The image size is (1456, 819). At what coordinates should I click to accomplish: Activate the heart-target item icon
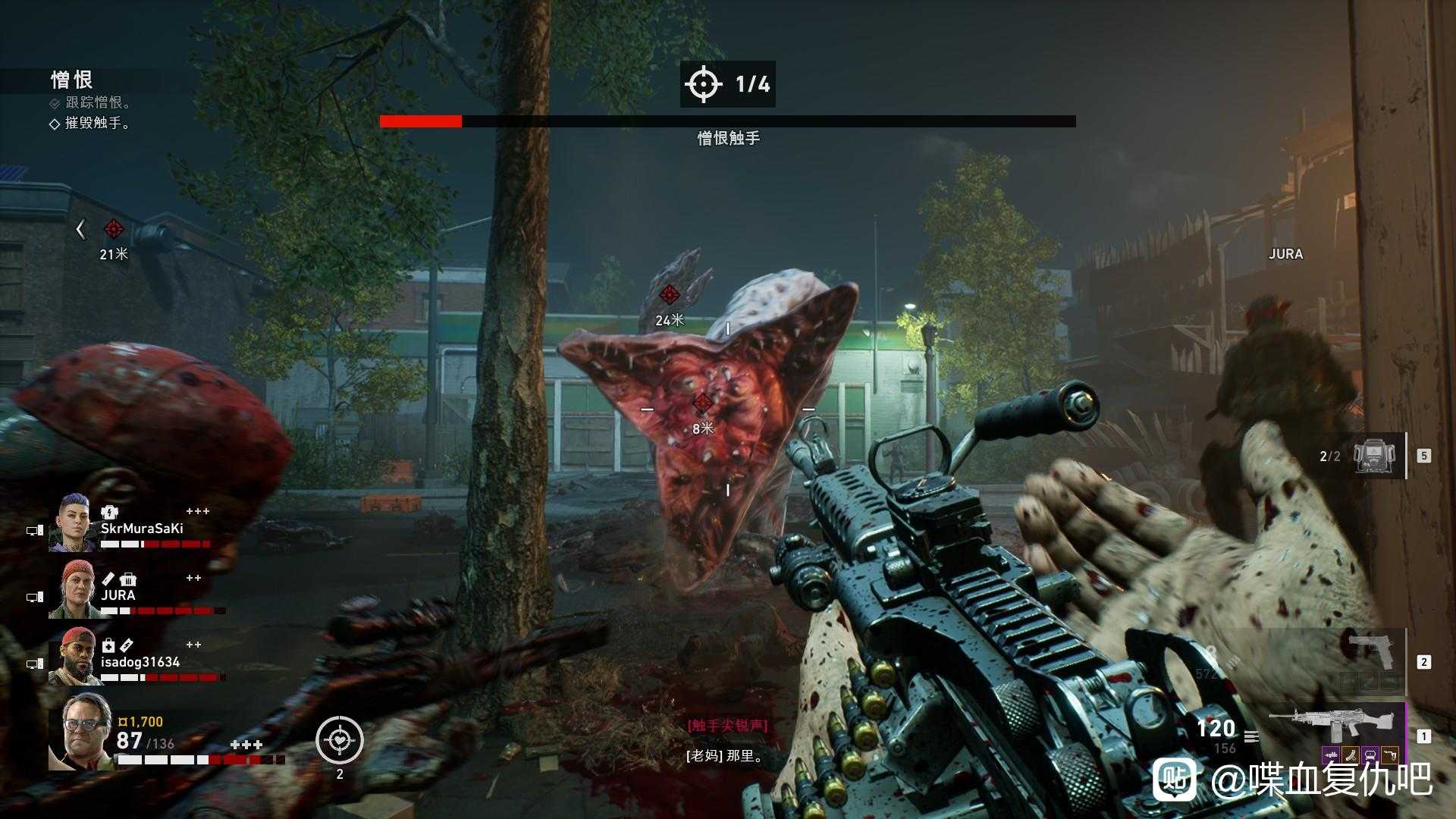pos(340,739)
